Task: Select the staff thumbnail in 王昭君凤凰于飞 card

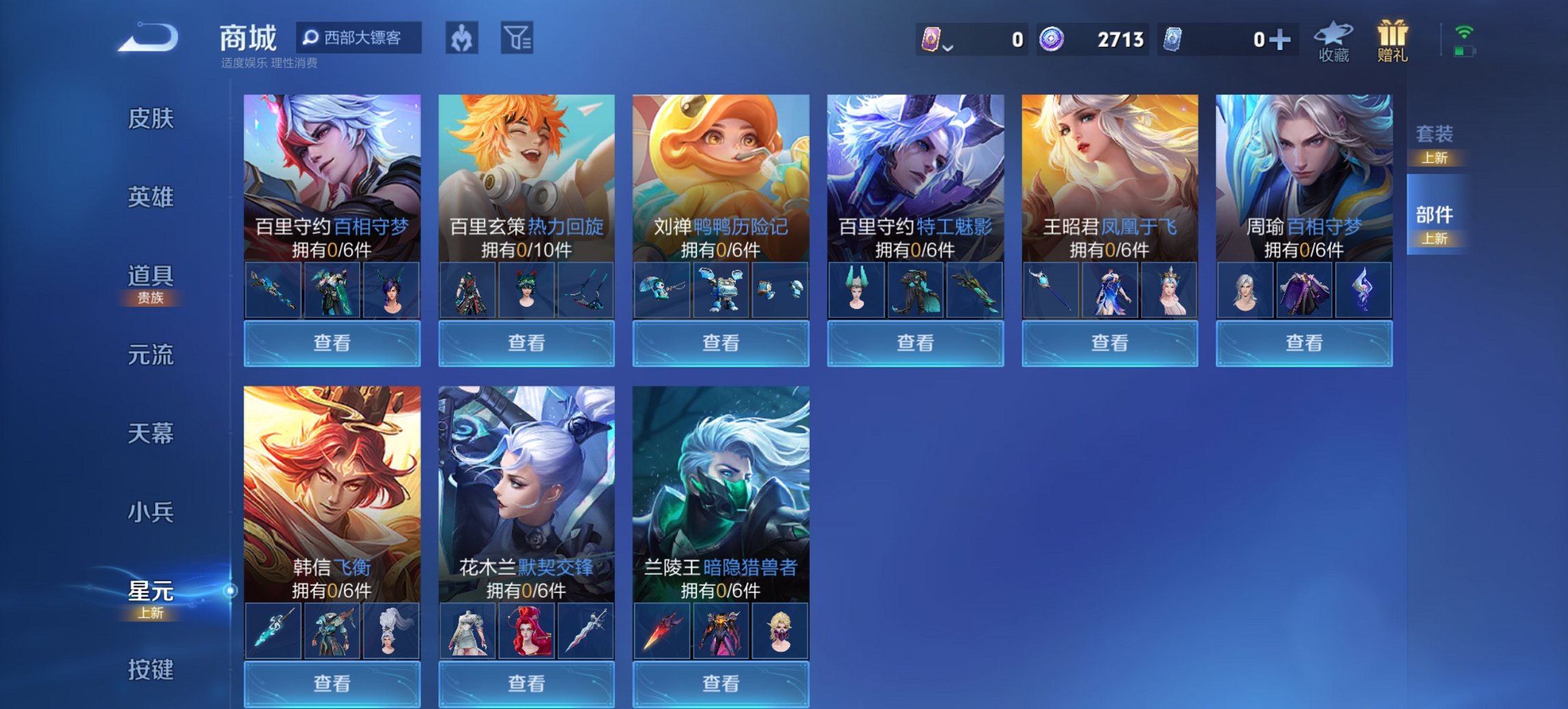Action: click(1051, 291)
